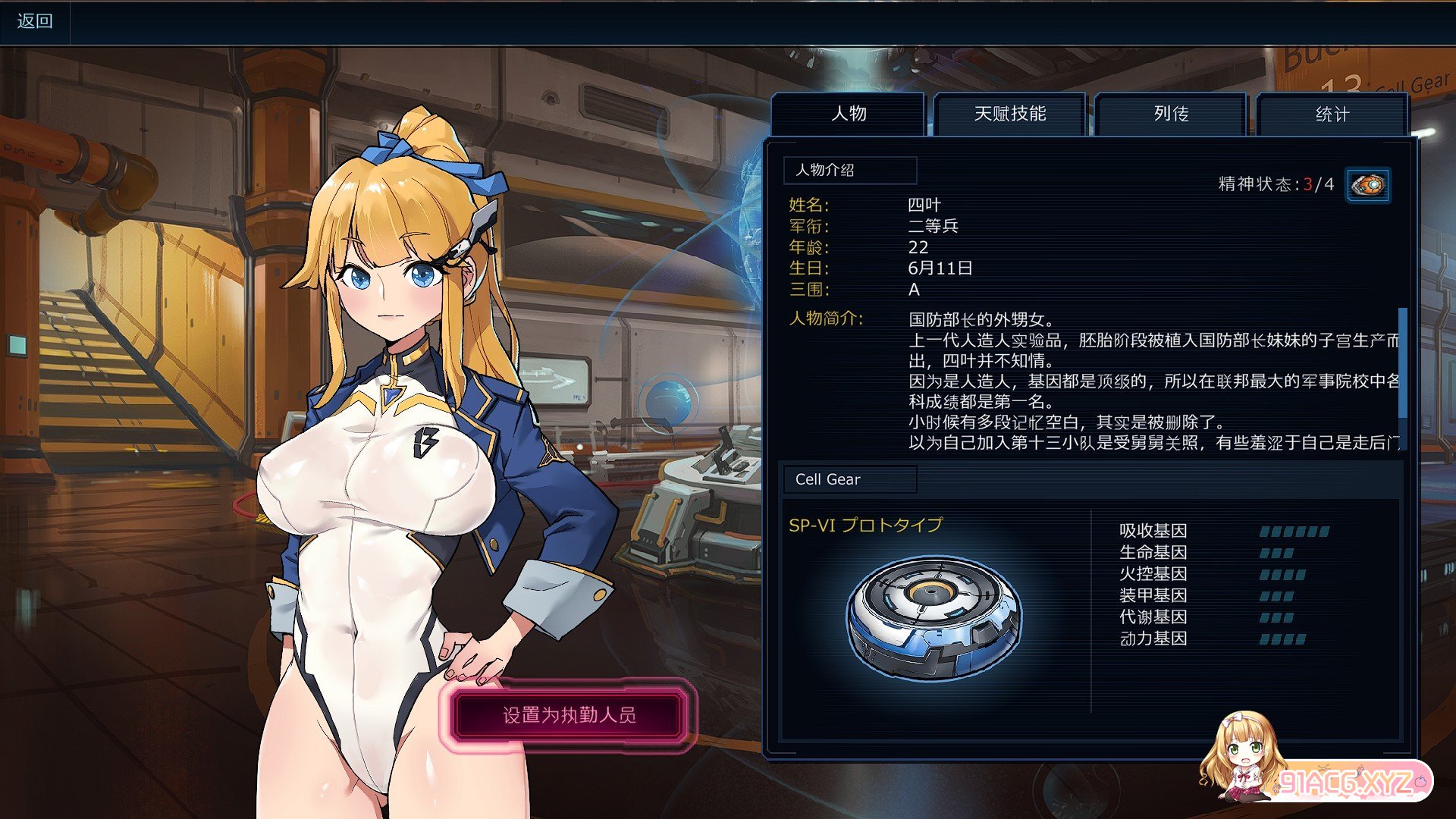1456x819 pixels.
Task: Click the biography text scrollbar
Action: (x=1402, y=362)
